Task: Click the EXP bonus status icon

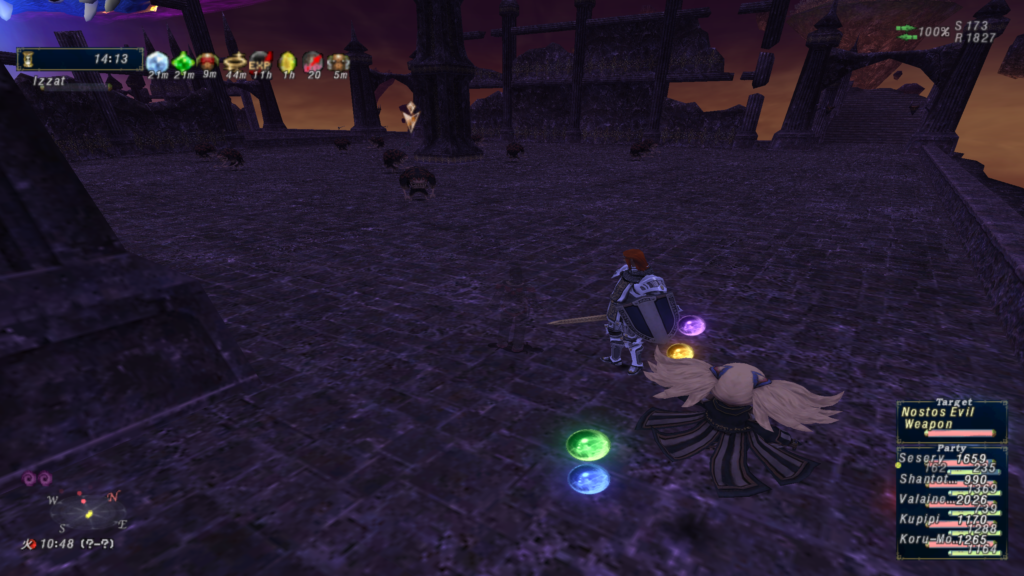Action: pyautogui.click(x=261, y=62)
